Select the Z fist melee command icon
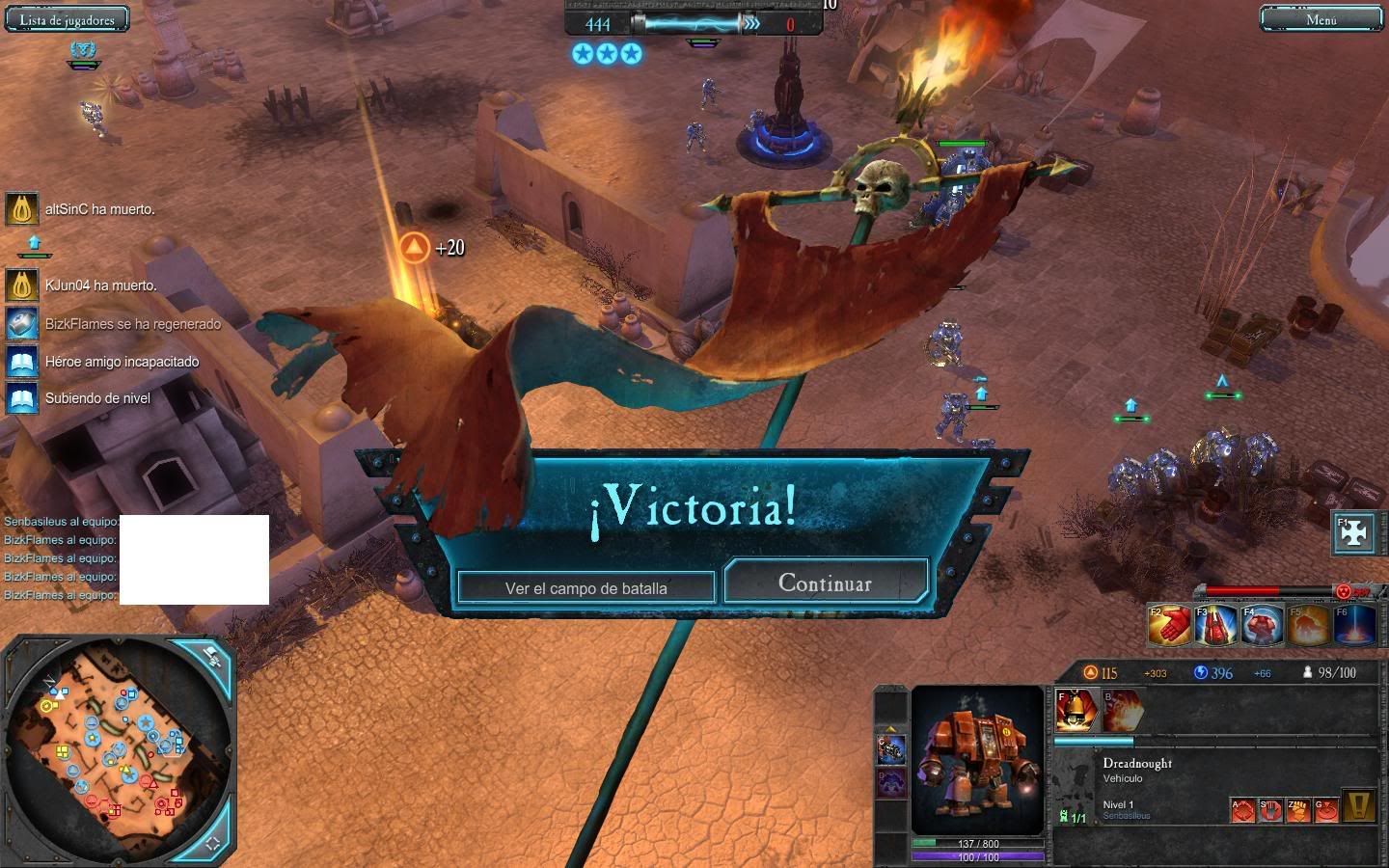The image size is (1389, 868). click(x=1299, y=808)
